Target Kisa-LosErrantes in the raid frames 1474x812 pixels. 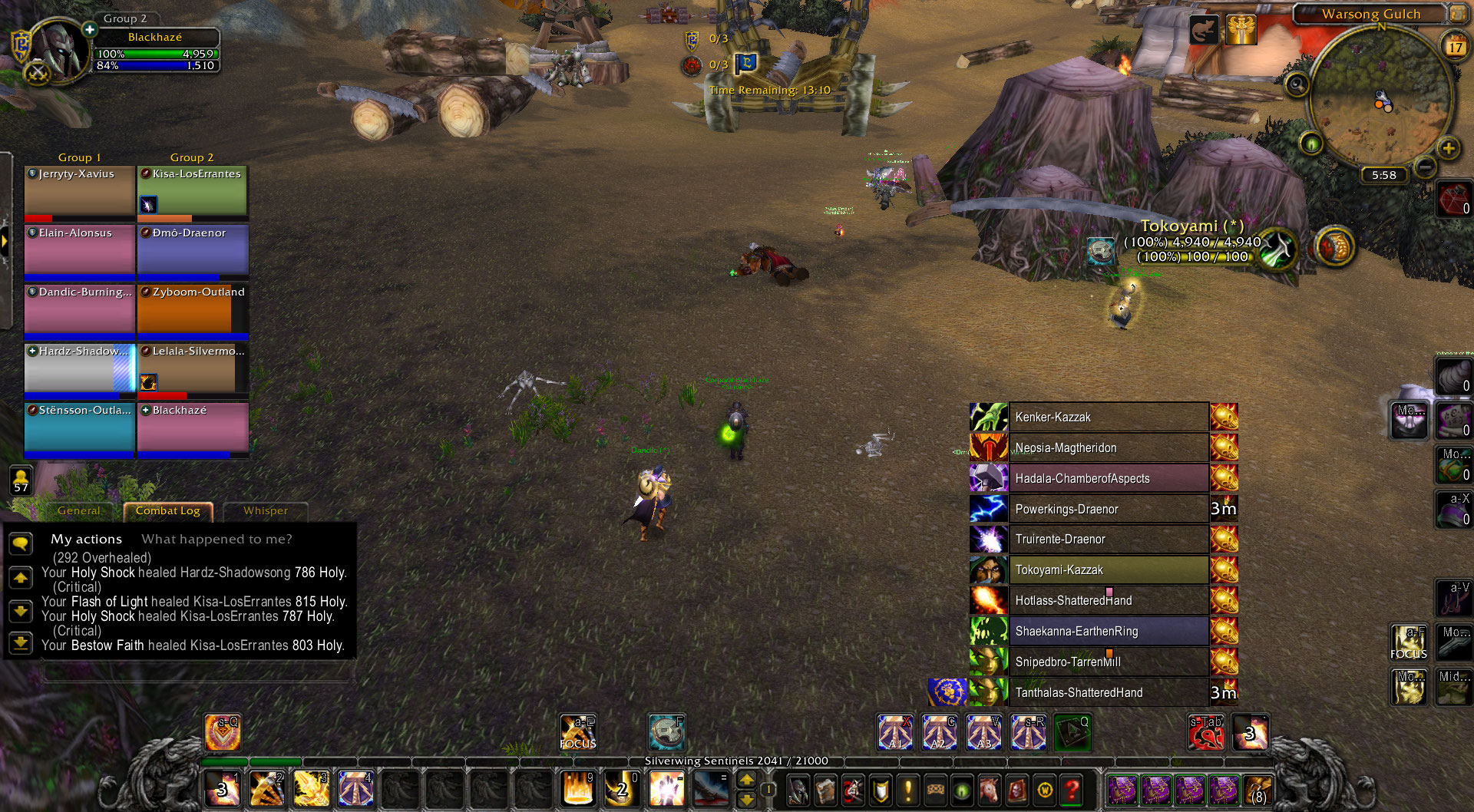[193, 190]
